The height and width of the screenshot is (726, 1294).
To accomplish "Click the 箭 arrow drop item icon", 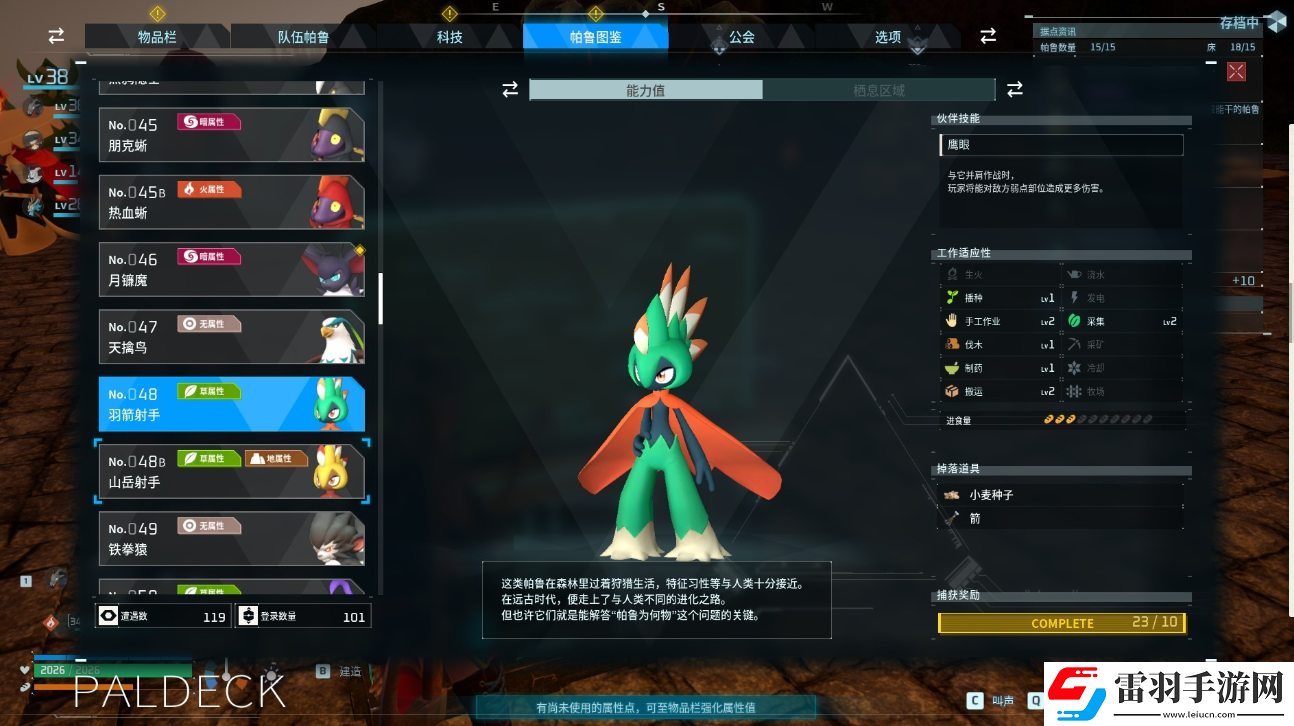I will coord(955,518).
